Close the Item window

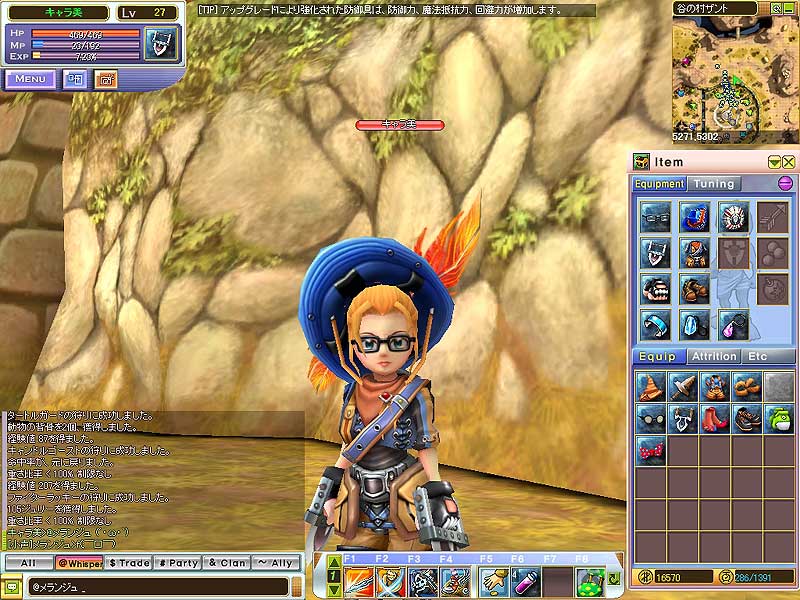[x=789, y=162]
